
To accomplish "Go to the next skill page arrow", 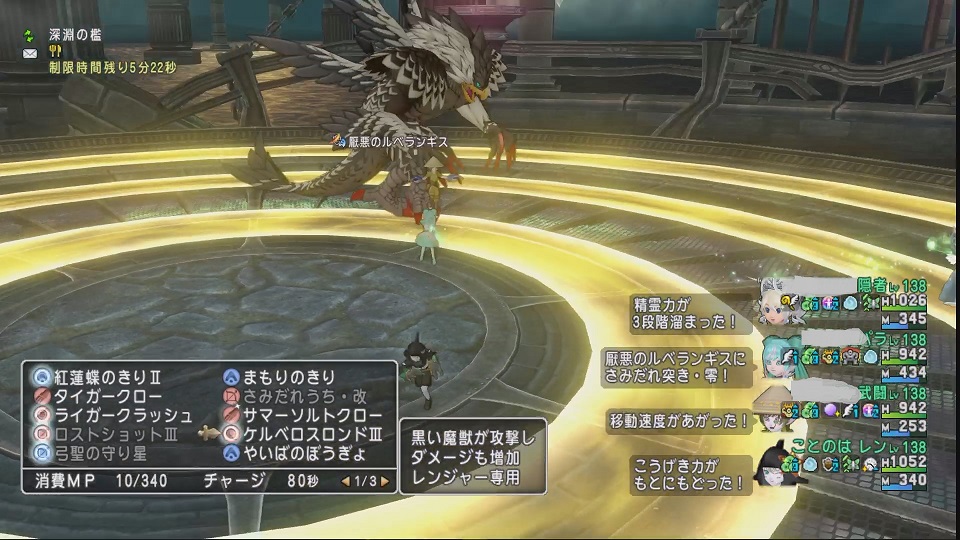I will tap(383, 481).
